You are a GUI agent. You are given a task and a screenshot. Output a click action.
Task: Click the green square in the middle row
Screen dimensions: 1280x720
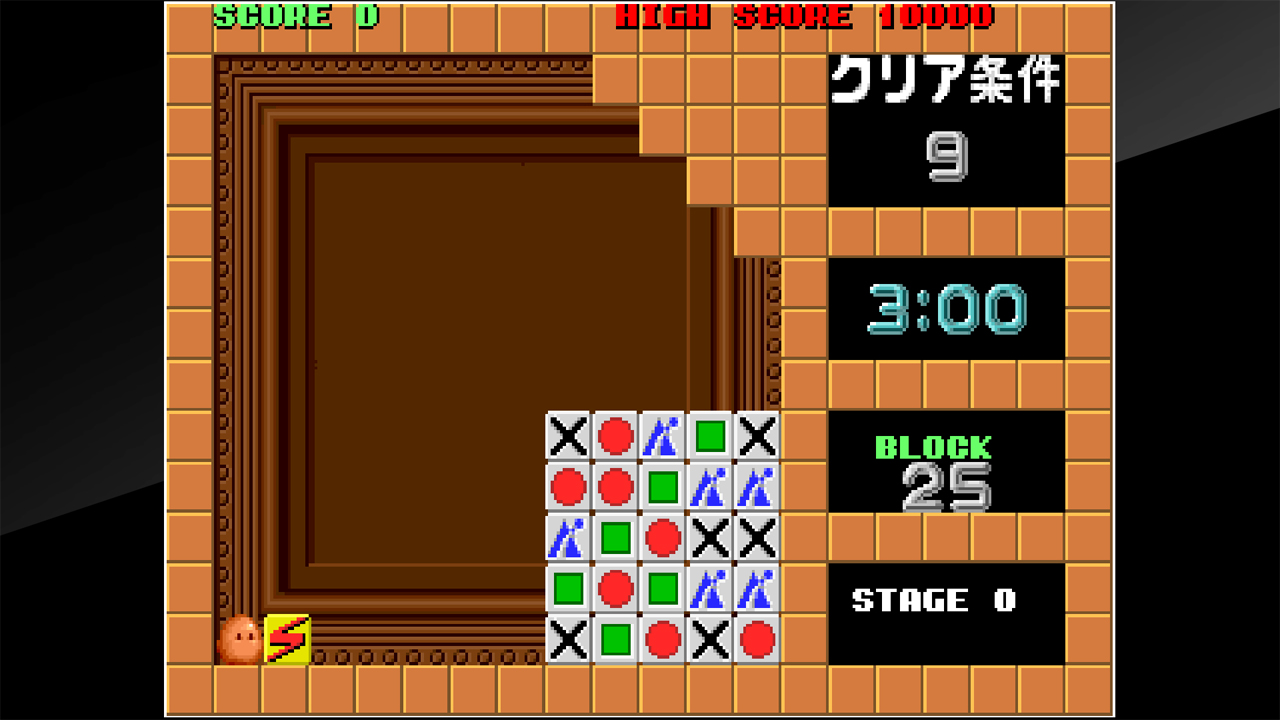(617, 536)
